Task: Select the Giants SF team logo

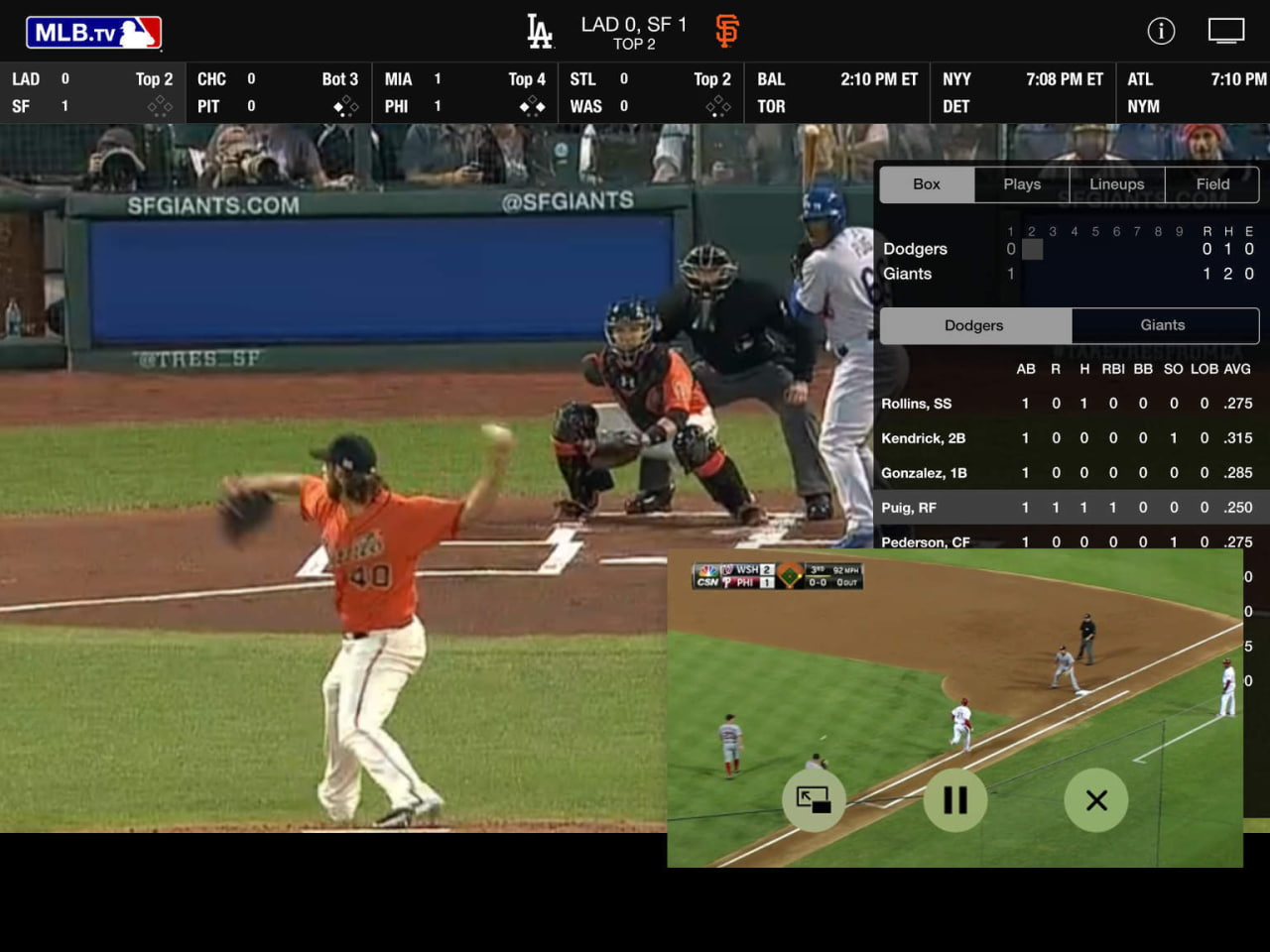Action: pyautogui.click(x=725, y=29)
